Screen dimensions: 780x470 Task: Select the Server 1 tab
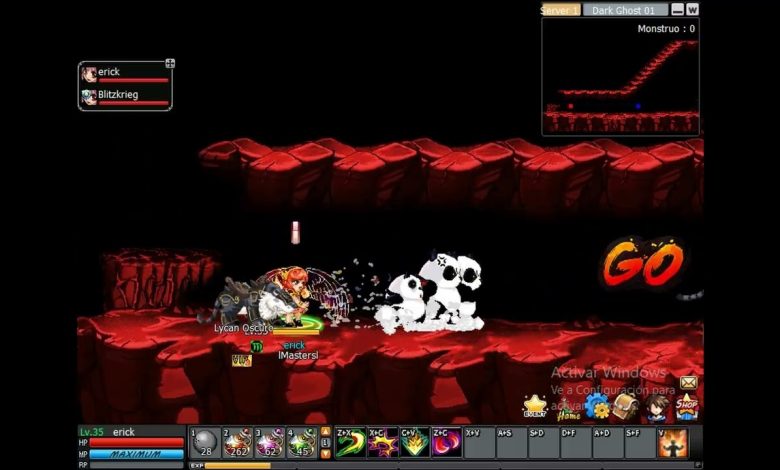click(x=560, y=10)
